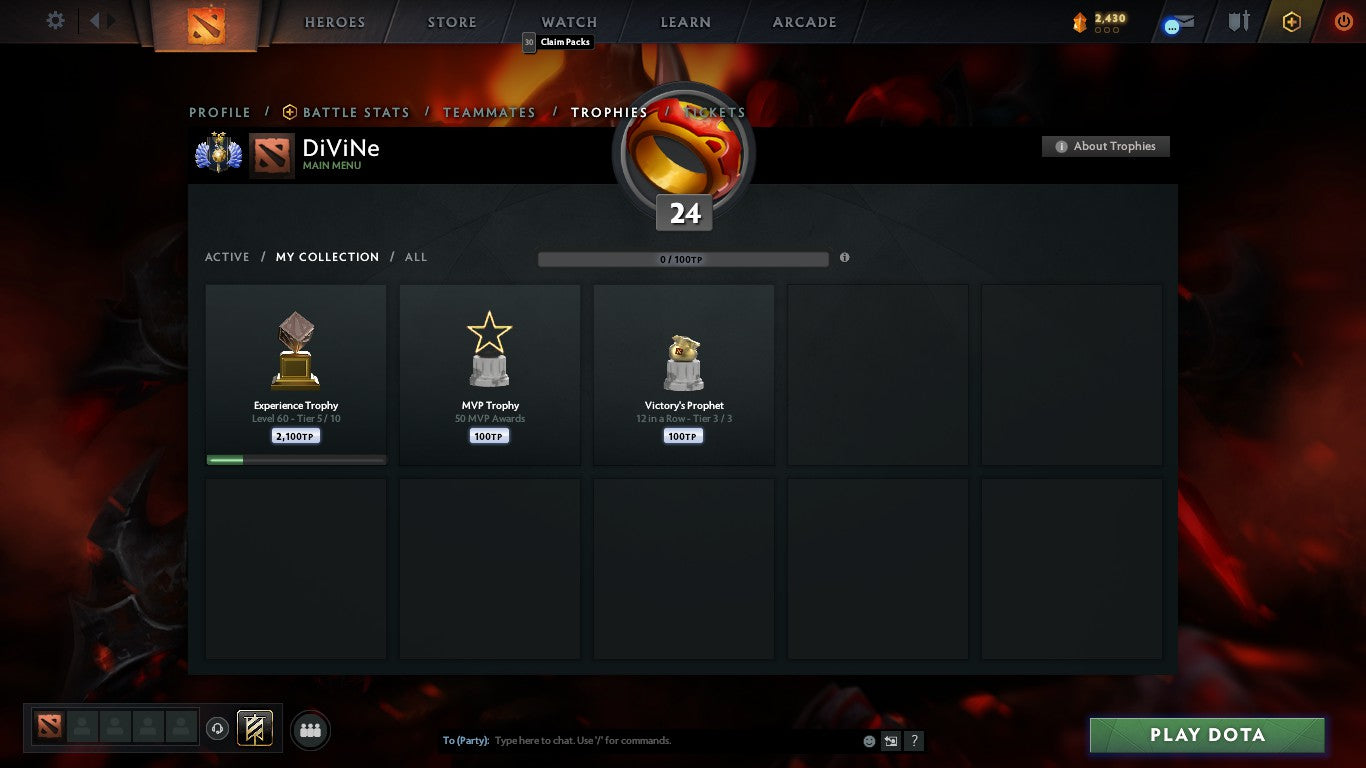
Task: Click the About Trophies button
Action: 1106,146
